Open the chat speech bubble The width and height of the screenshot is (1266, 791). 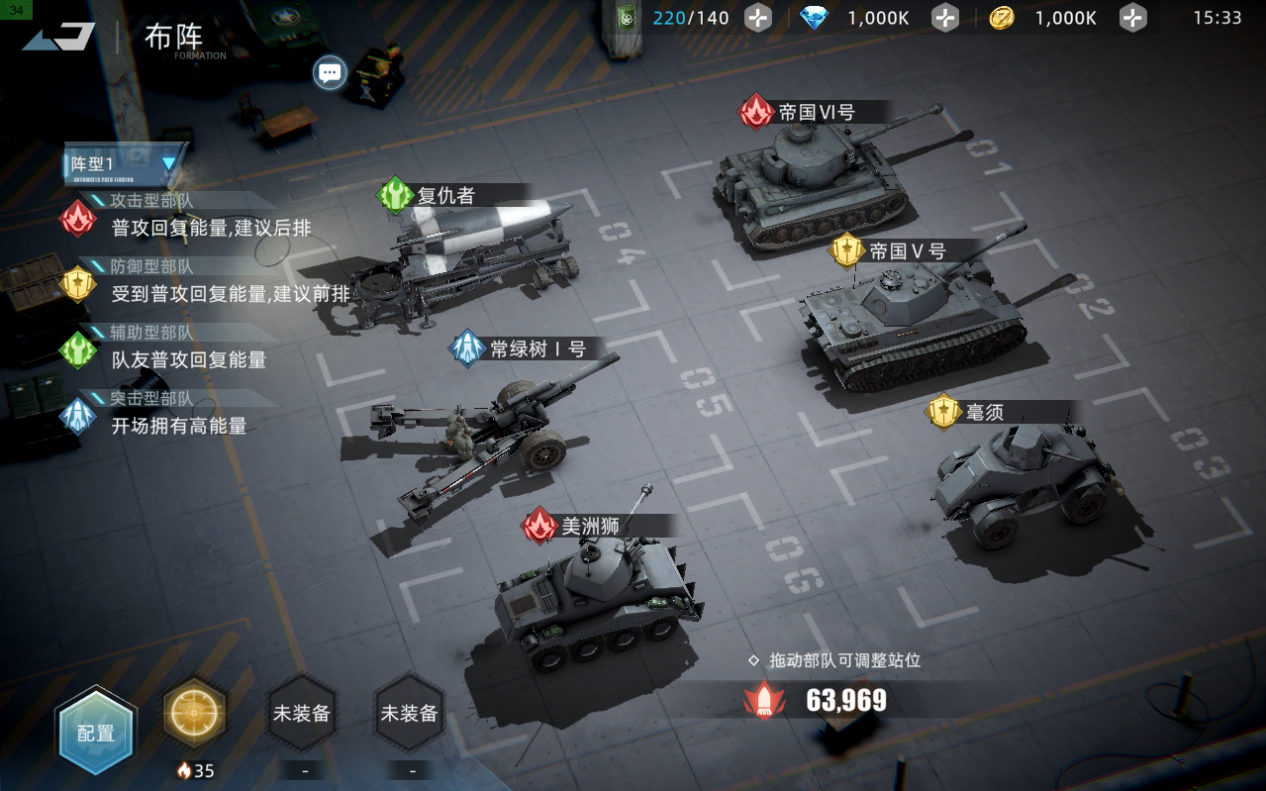click(x=329, y=72)
